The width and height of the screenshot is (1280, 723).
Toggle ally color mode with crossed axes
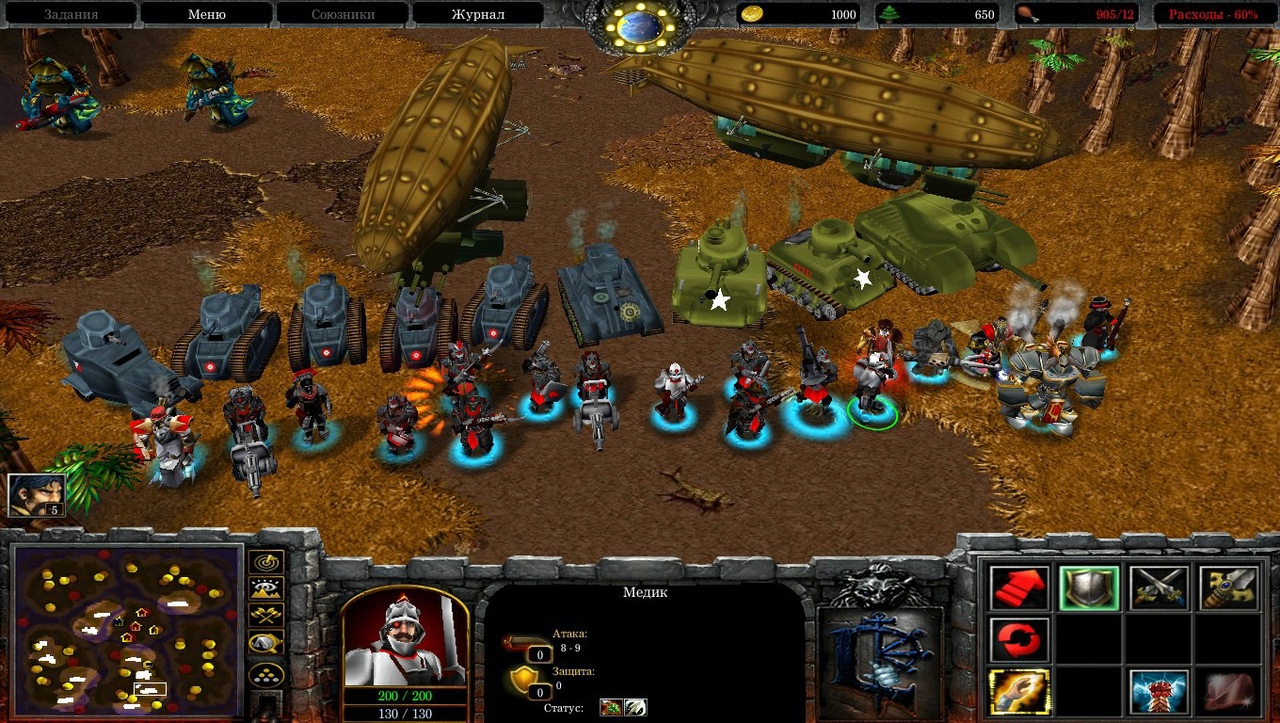point(266,616)
